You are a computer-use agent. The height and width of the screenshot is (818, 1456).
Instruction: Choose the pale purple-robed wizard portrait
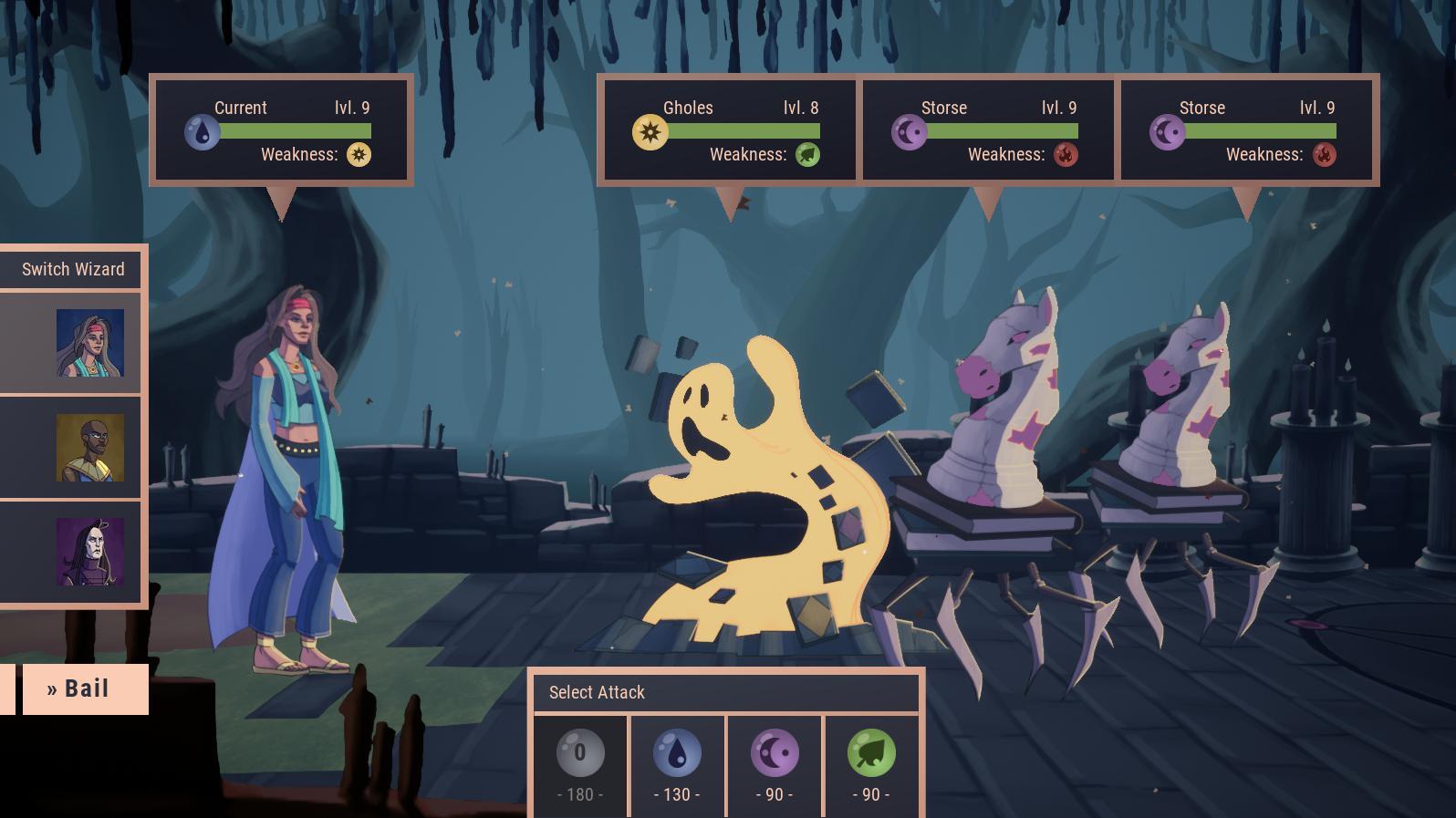pos(89,552)
